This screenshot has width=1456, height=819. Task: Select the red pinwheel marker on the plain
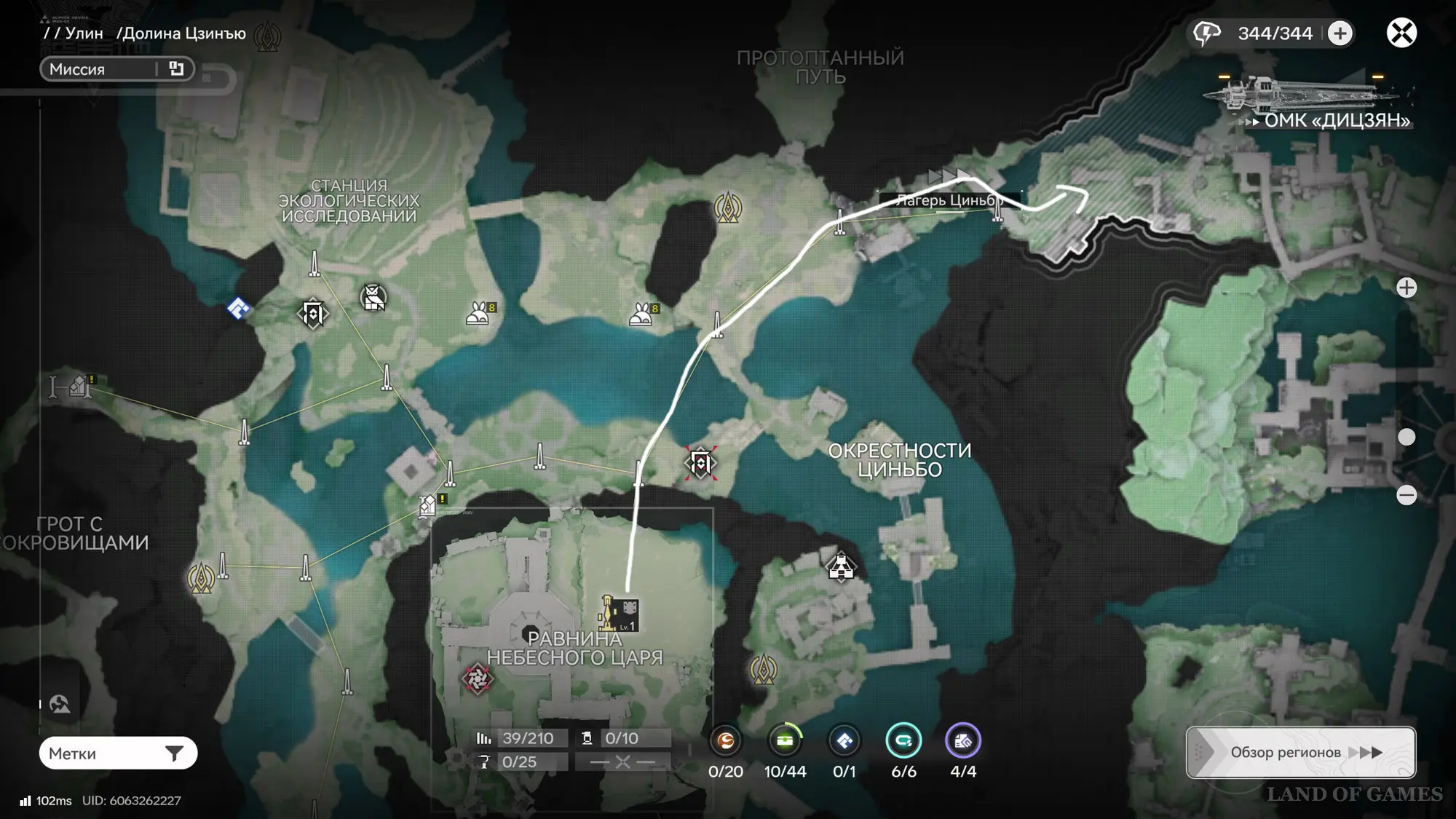pos(478,679)
